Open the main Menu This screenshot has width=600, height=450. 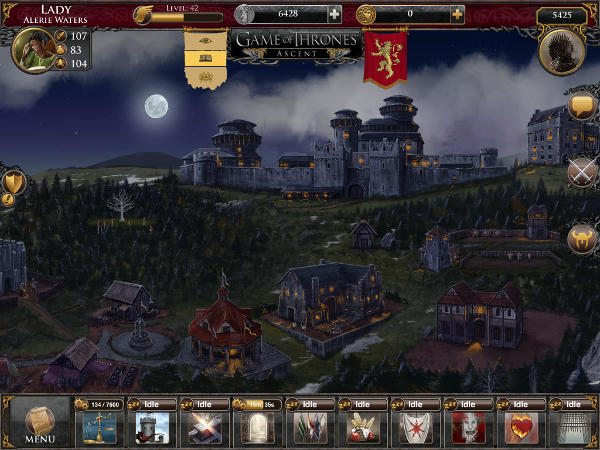click(x=40, y=422)
